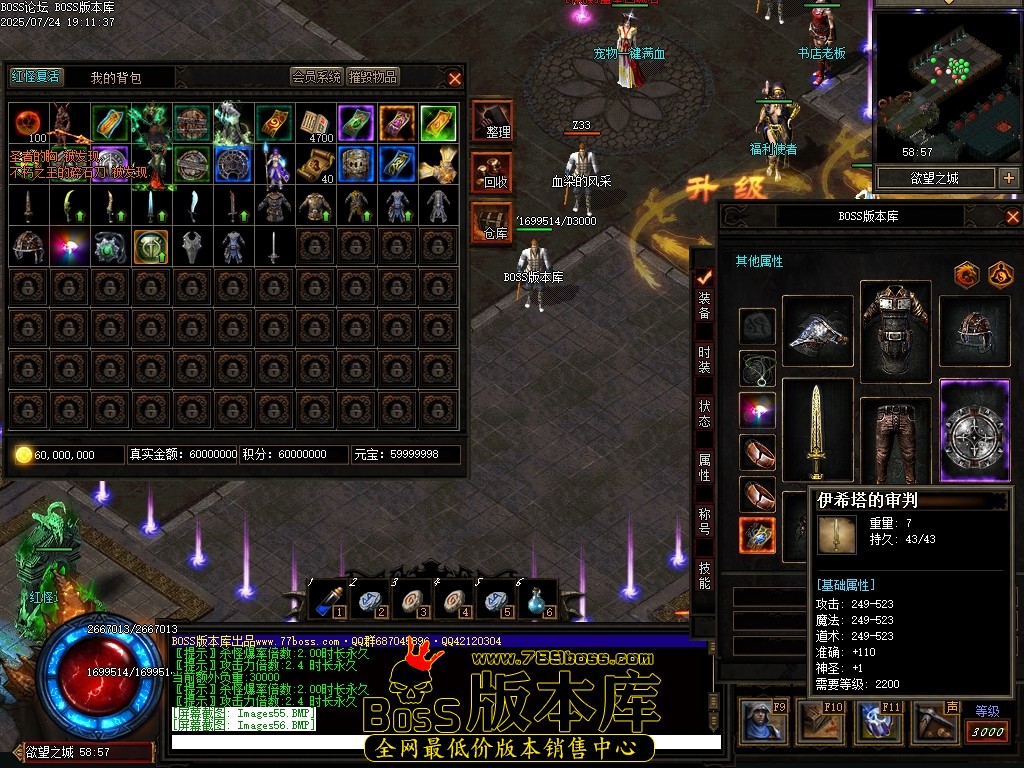
Task: Close the backpack window
Action: [455, 78]
